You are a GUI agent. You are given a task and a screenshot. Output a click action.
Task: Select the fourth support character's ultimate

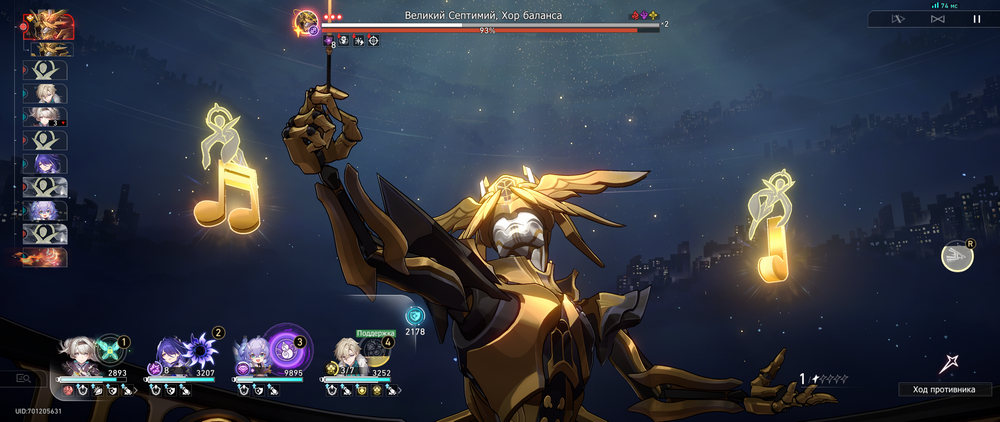[x=376, y=350]
